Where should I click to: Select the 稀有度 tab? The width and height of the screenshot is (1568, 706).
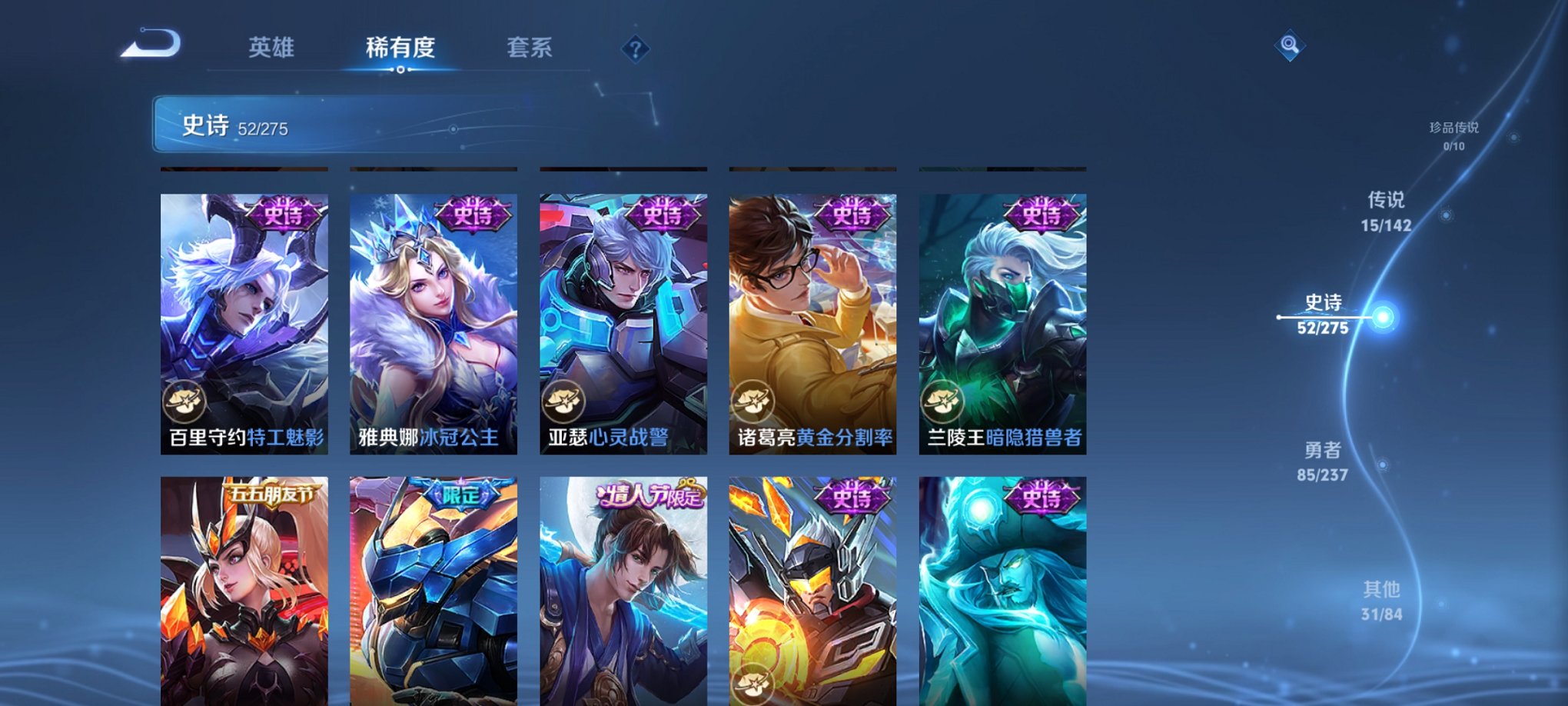400,47
